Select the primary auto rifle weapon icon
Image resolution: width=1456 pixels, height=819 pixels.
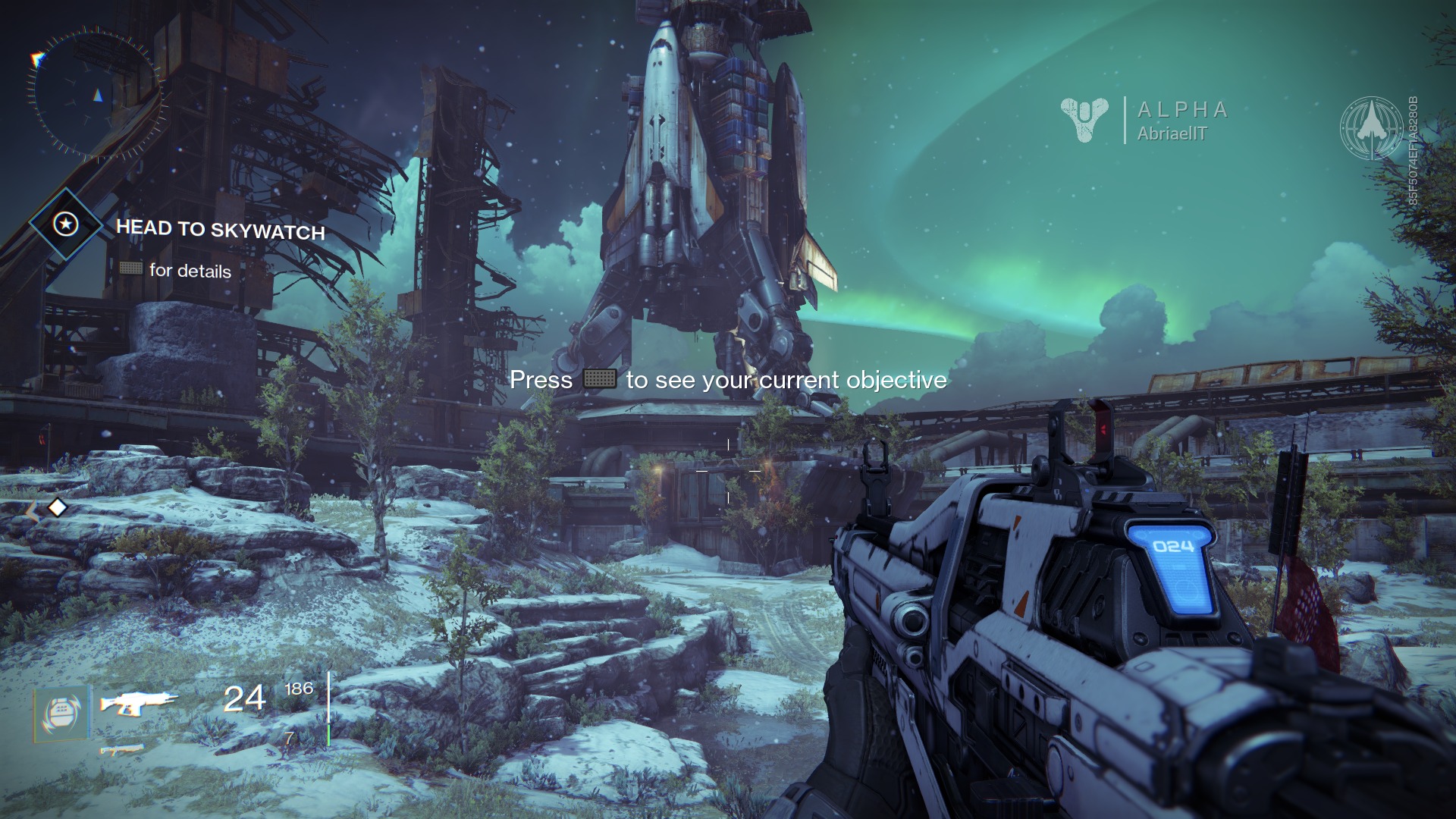[138, 703]
